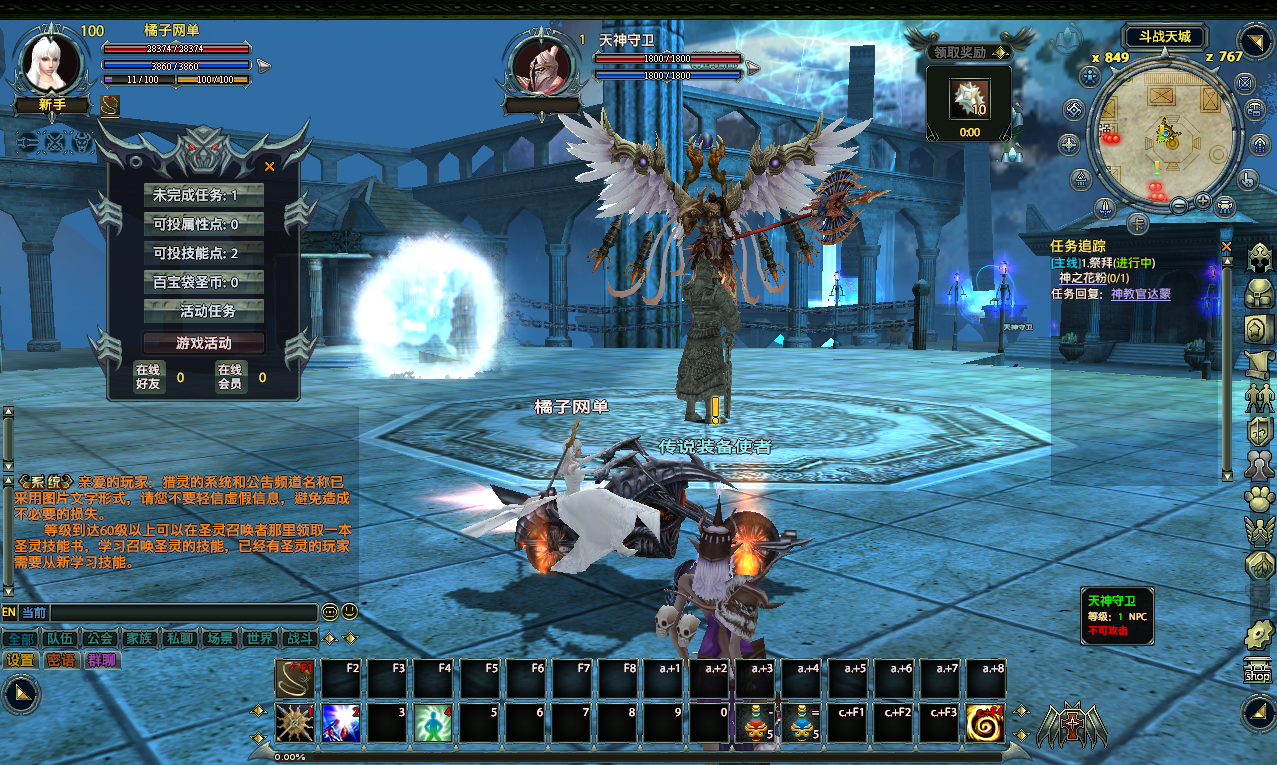
Task: Close the 任务追踪 quest tracker
Action: 1227,246
